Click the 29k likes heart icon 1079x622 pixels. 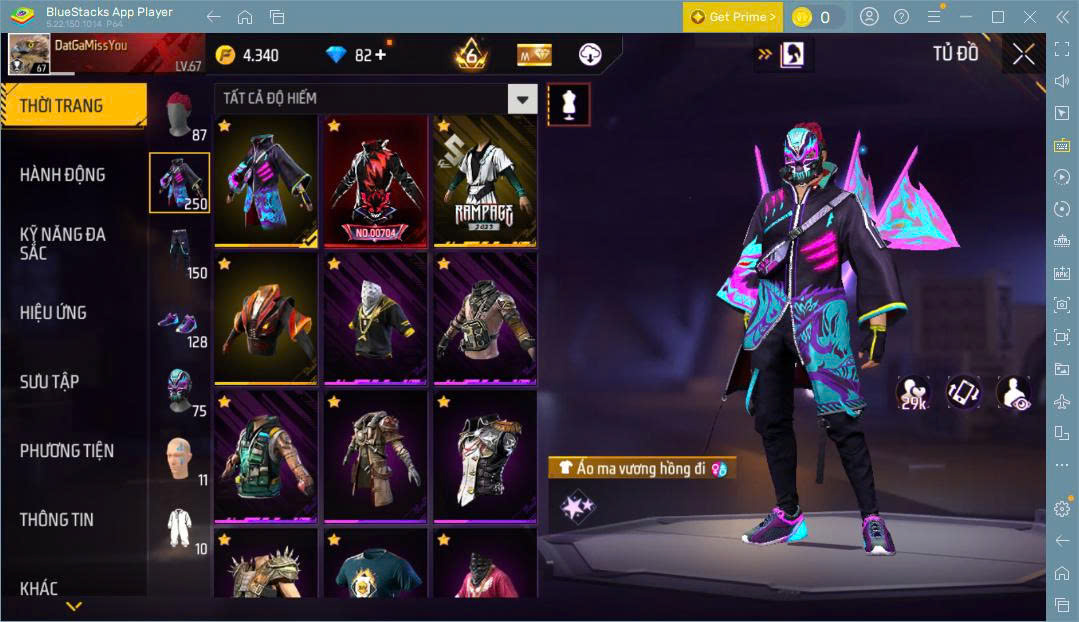point(912,393)
